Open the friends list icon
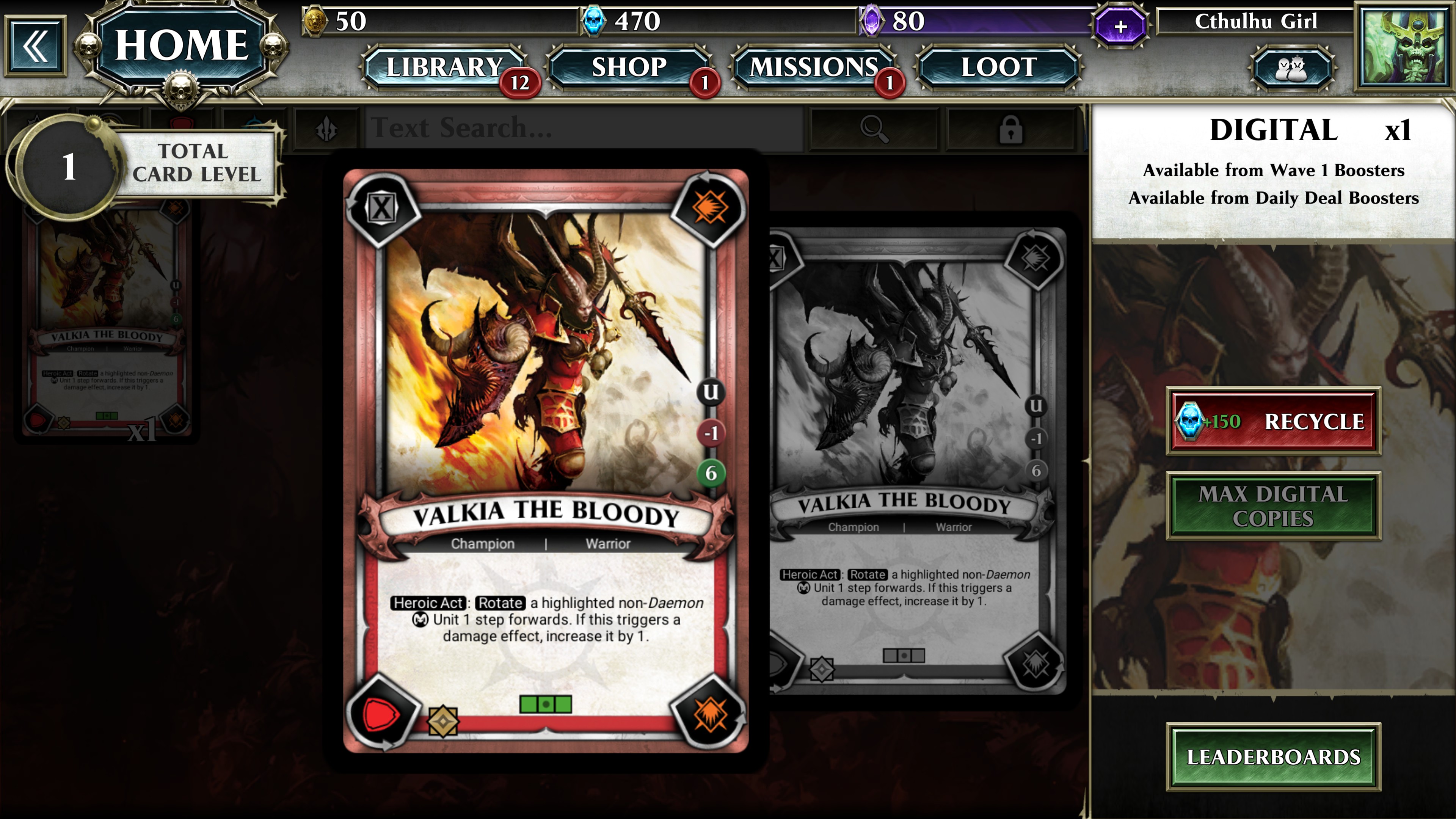The width and height of the screenshot is (1456, 819). (1293, 68)
